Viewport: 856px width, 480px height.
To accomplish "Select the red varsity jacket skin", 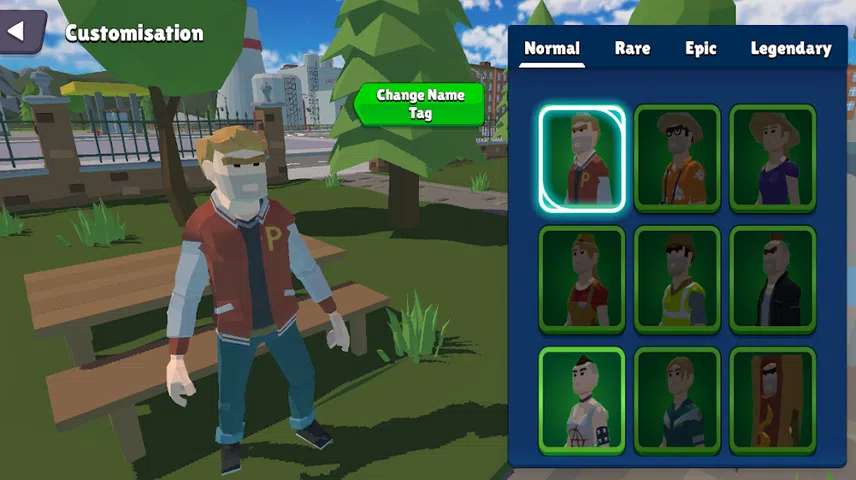I will coord(582,159).
